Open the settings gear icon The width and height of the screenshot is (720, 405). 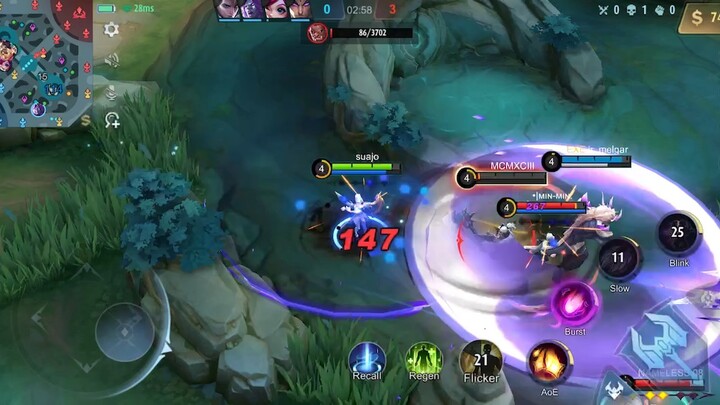point(111,30)
